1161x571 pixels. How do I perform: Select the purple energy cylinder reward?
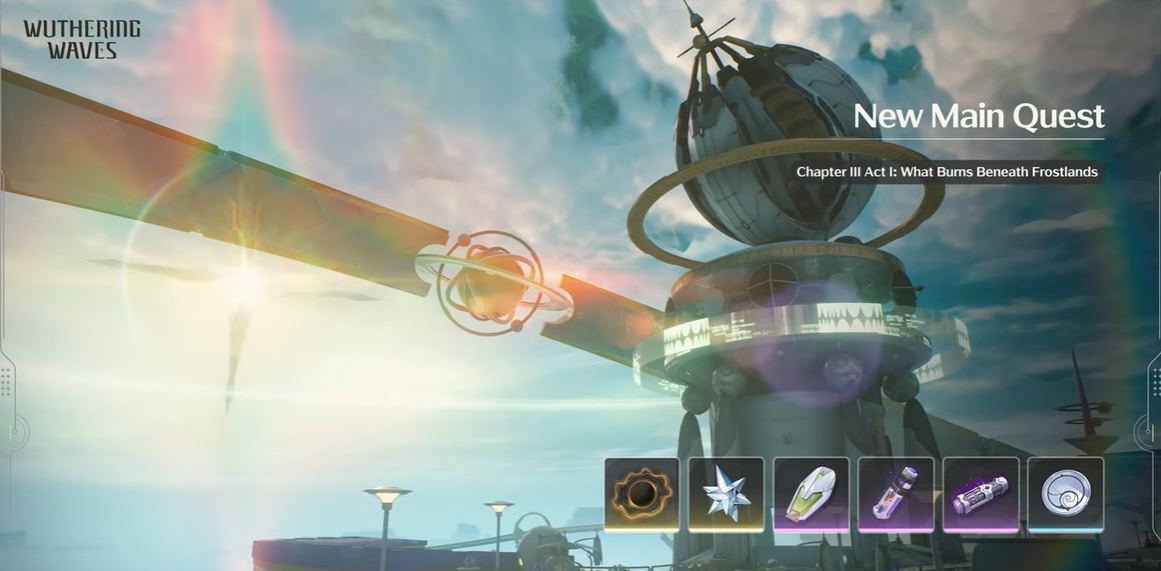pyautogui.click(x=981, y=494)
